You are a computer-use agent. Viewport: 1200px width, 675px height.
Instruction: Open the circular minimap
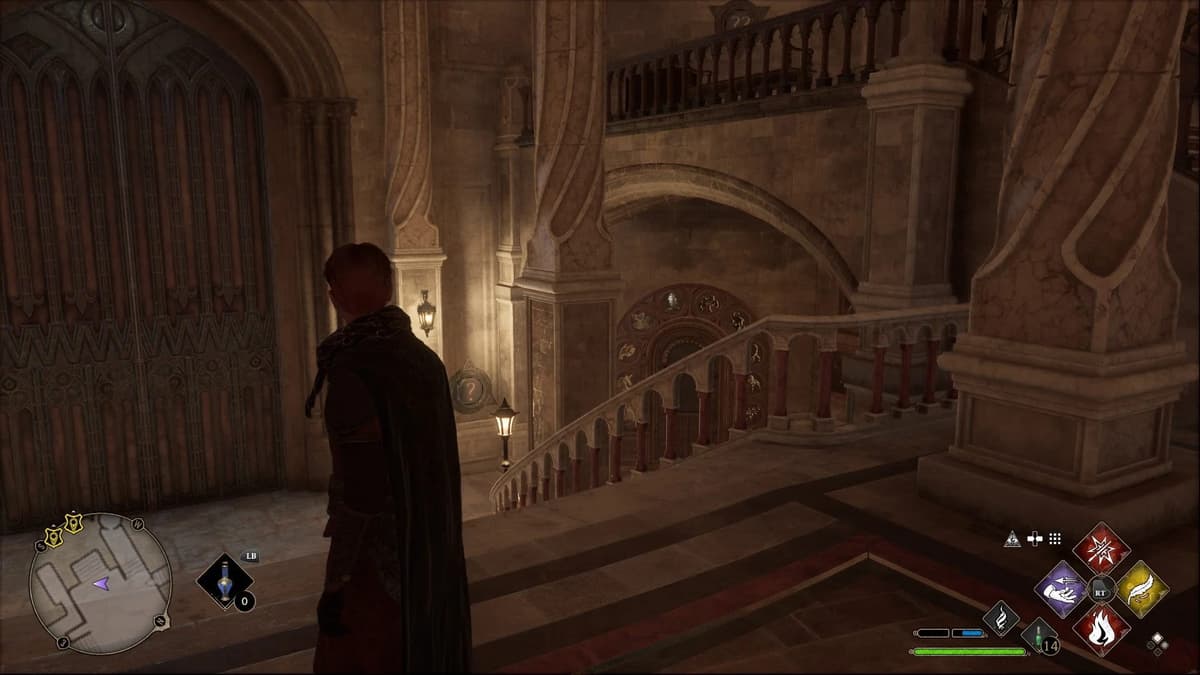point(100,584)
